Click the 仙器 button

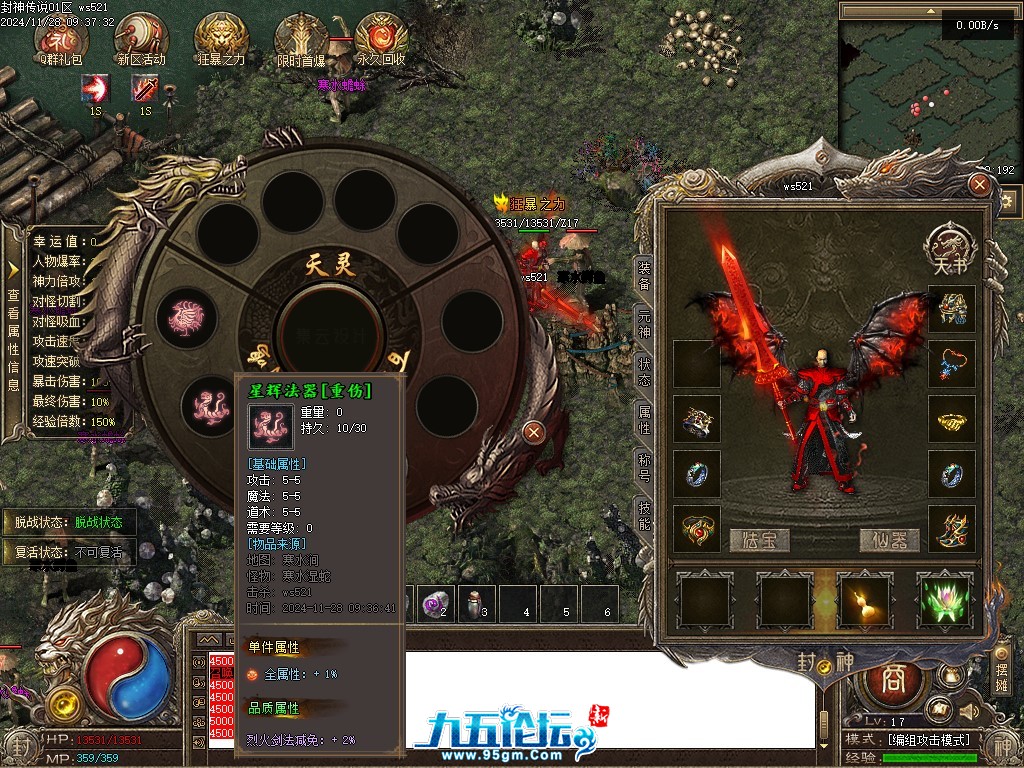tap(889, 540)
